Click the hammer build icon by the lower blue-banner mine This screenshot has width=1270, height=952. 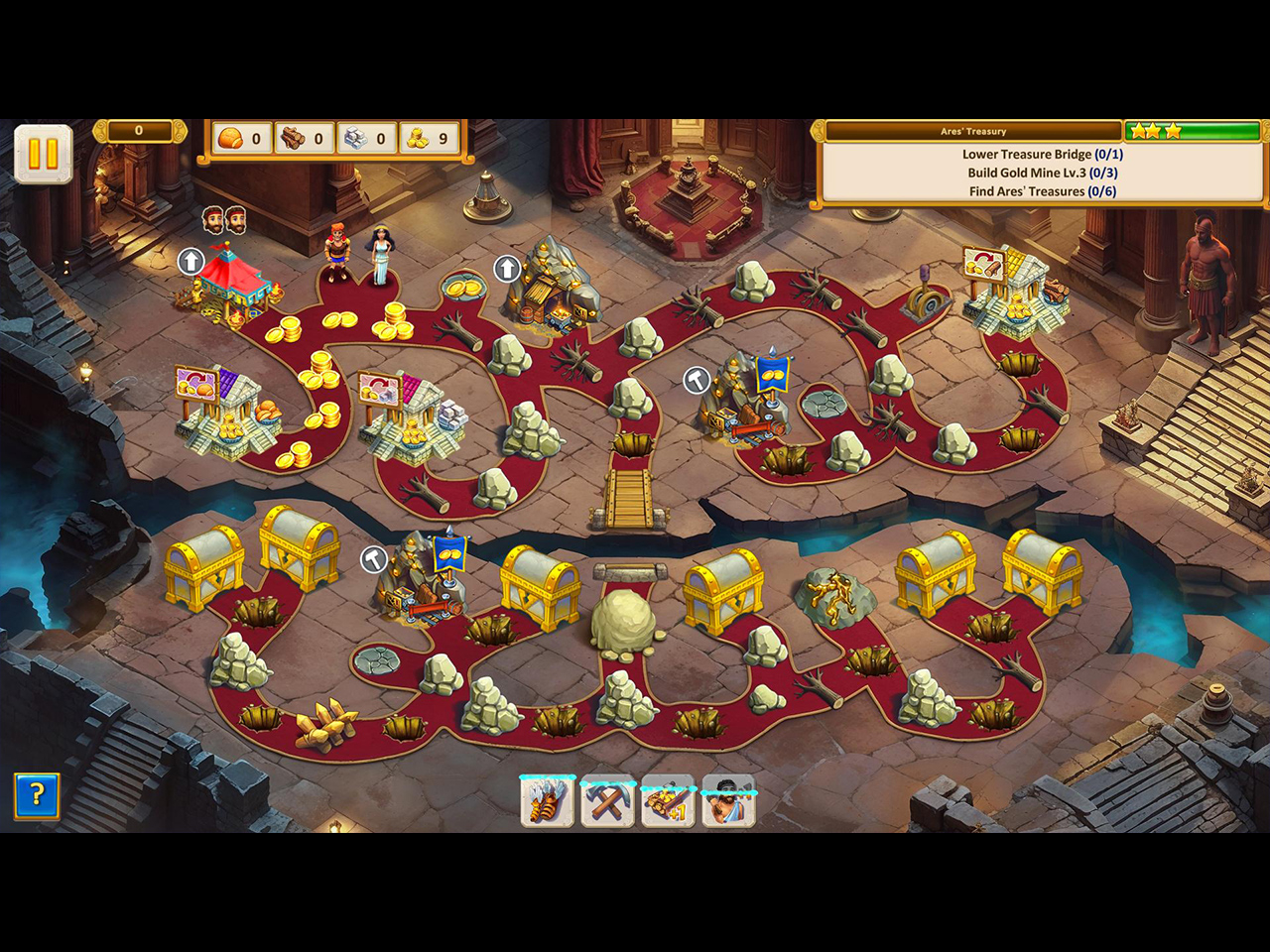[373, 559]
